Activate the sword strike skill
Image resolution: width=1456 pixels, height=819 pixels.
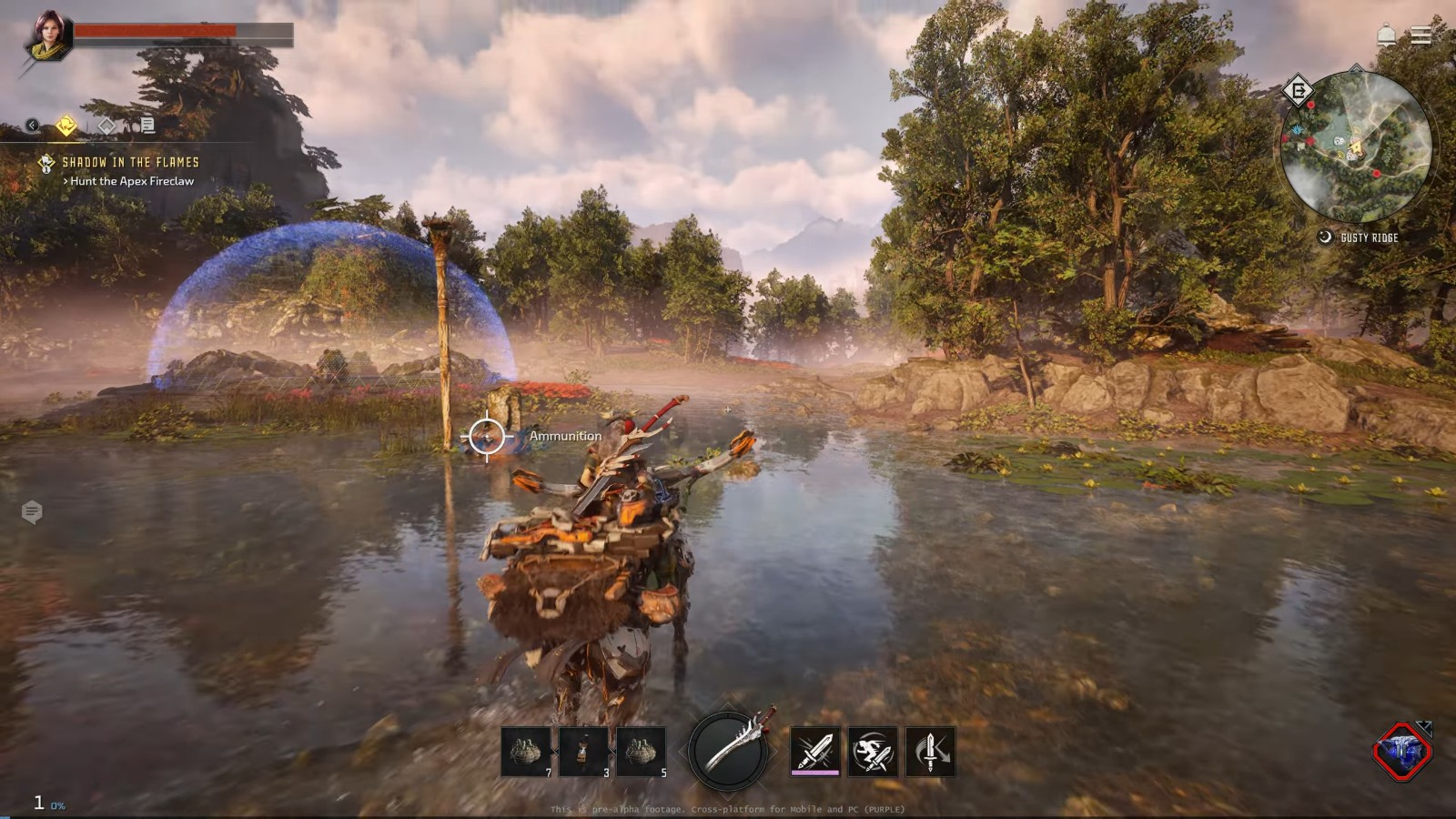point(814,752)
